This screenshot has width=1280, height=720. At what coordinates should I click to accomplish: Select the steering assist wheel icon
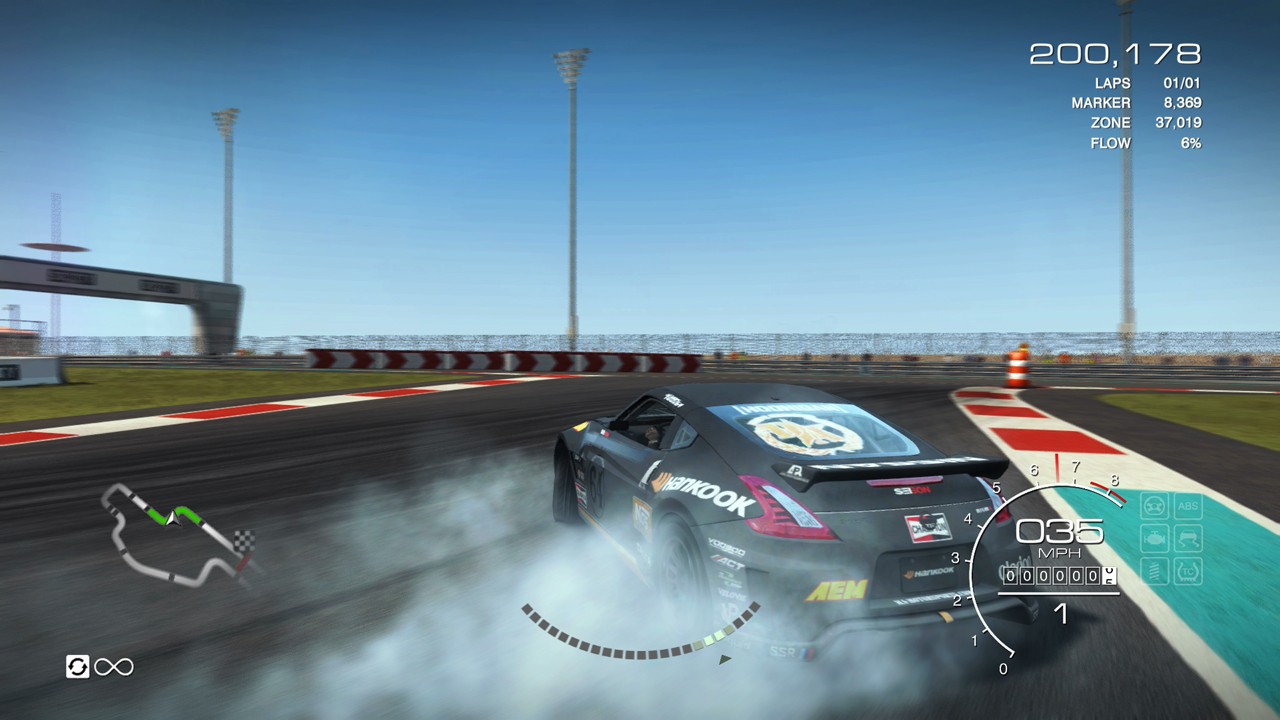1153,505
